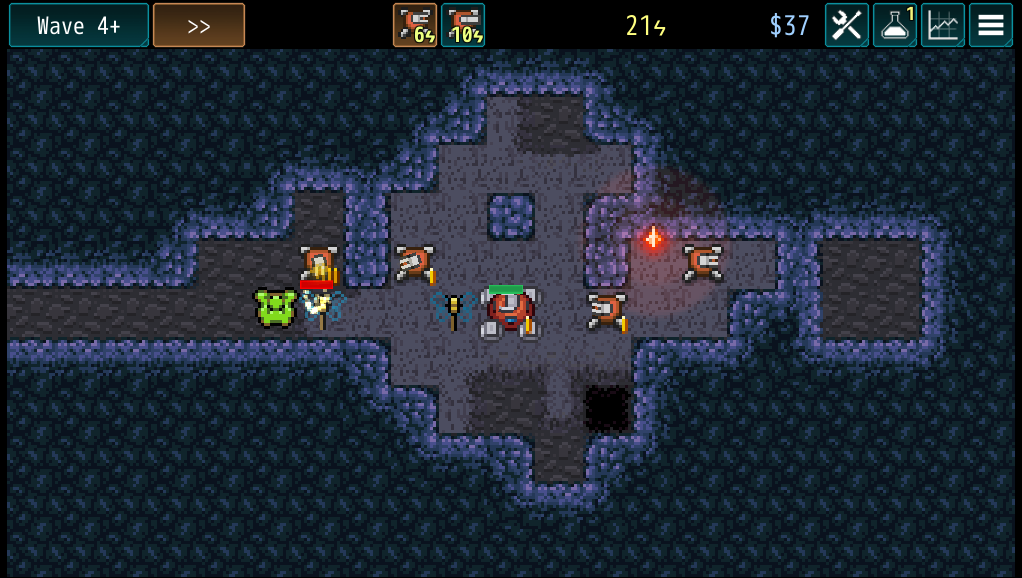The image size is (1022, 578).
Task: Open the research flask menu
Action: click(895, 25)
